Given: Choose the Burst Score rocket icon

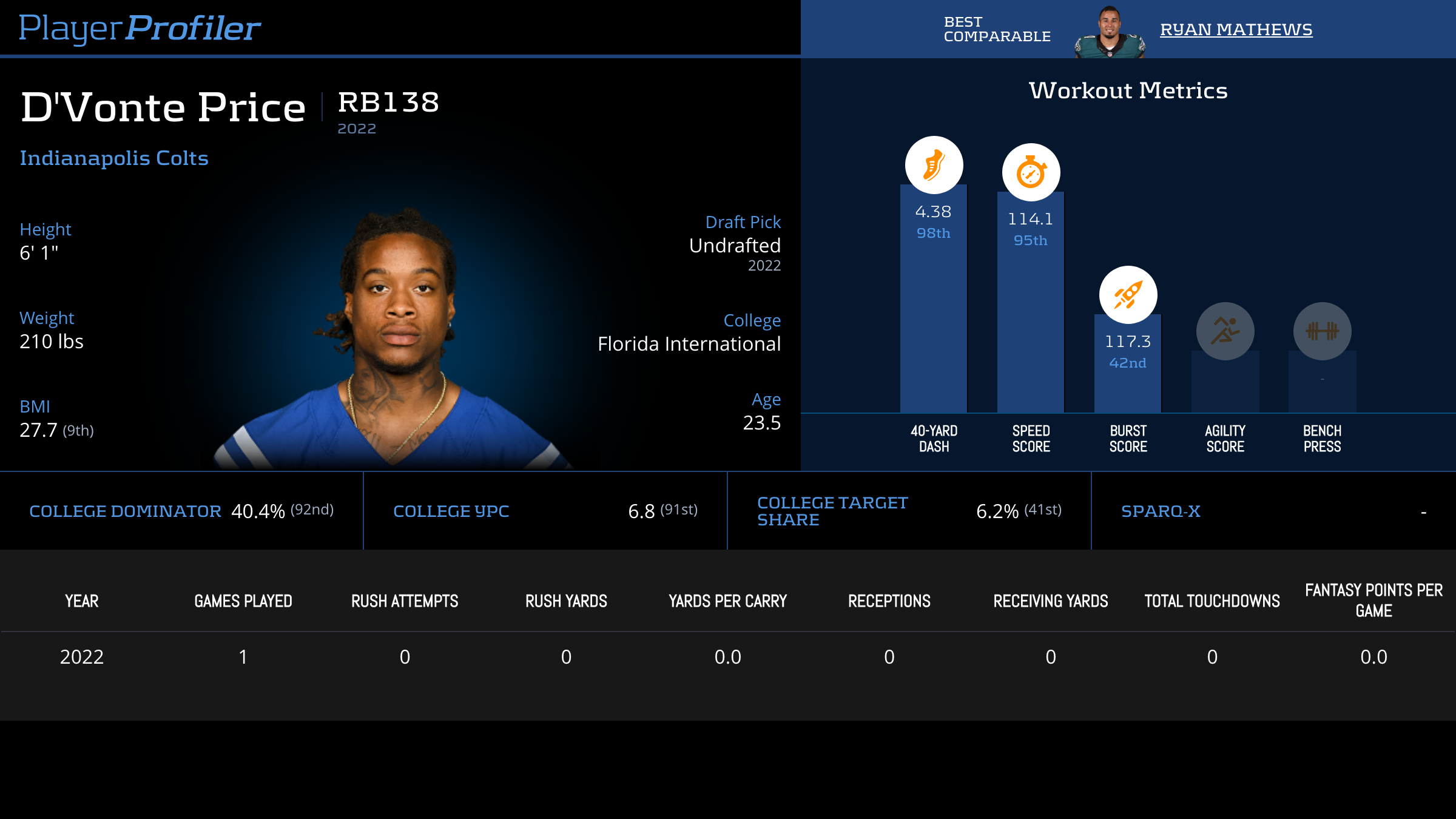Looking at the screenshot, I should pyautogui.click(x=1128, y=295).
